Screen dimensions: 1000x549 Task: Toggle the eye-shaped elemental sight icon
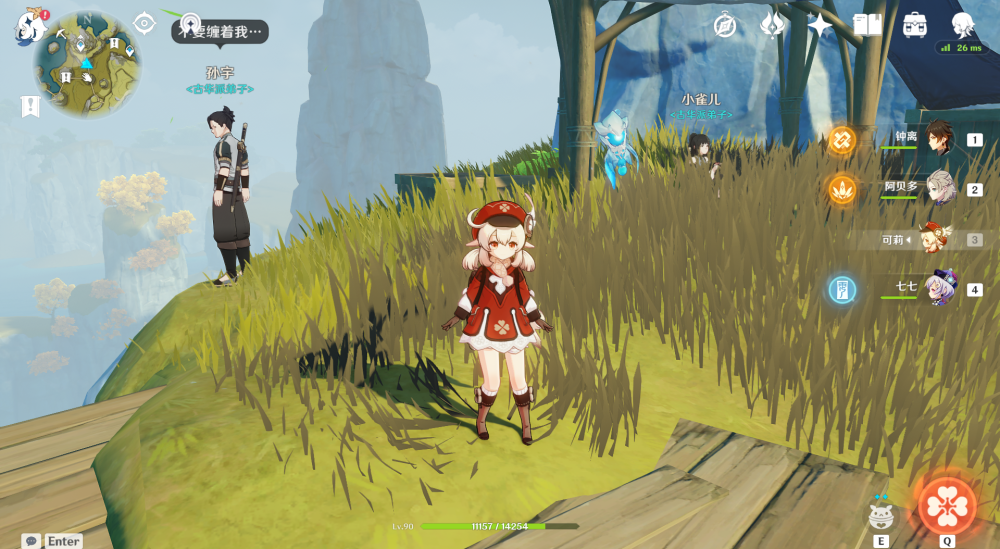(x=144, y=23)
